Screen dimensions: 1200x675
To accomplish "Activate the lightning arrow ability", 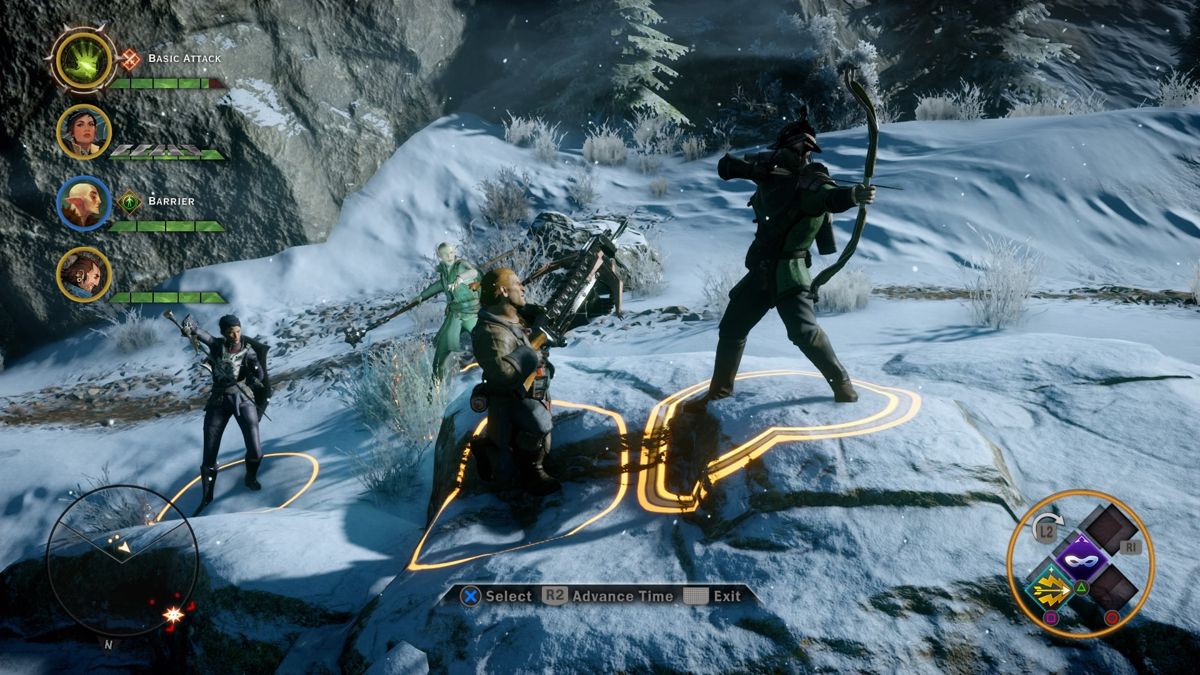I will (1050, 587).
